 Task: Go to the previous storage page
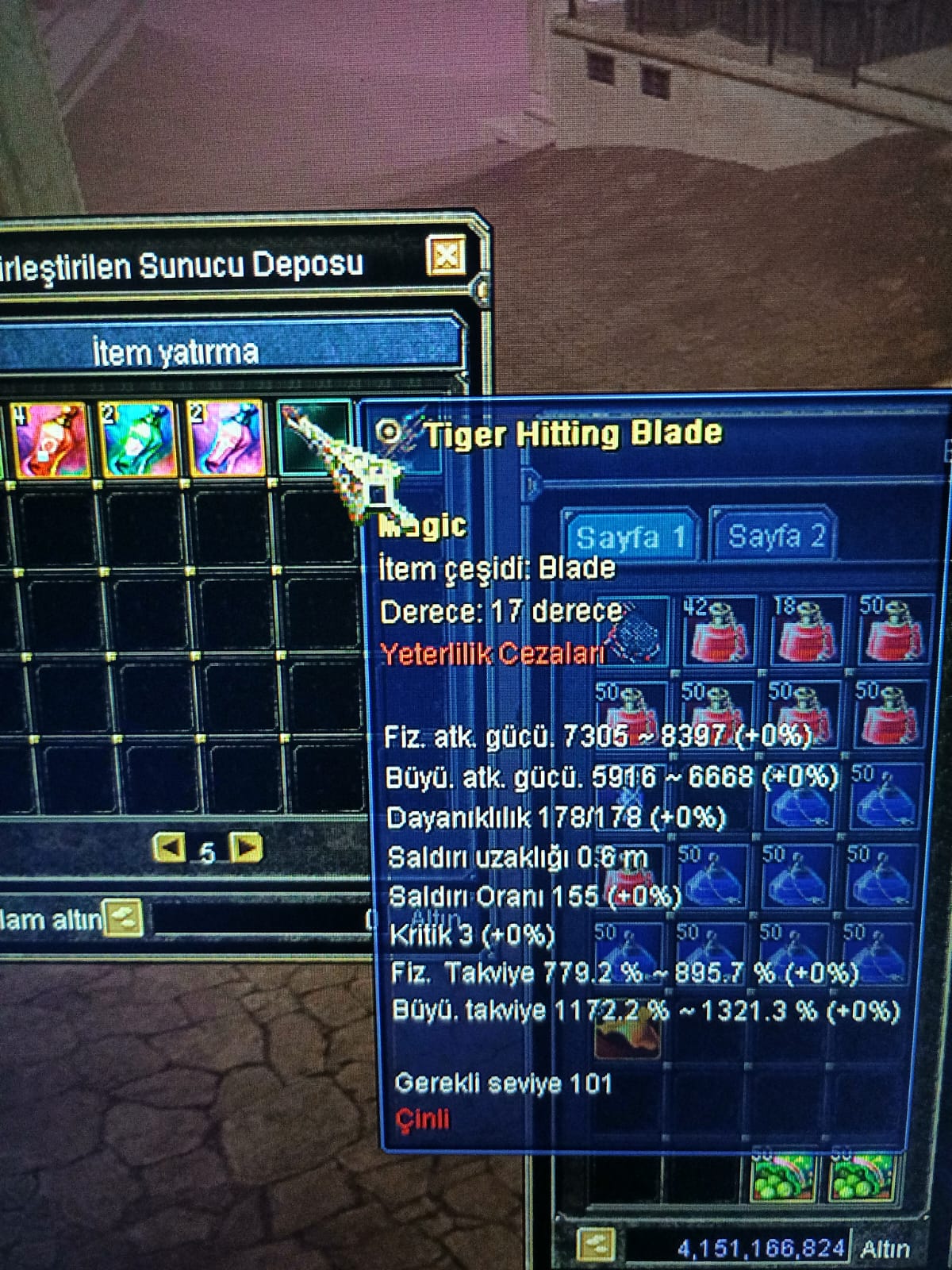pyautogui.click(x=169, y=848)
